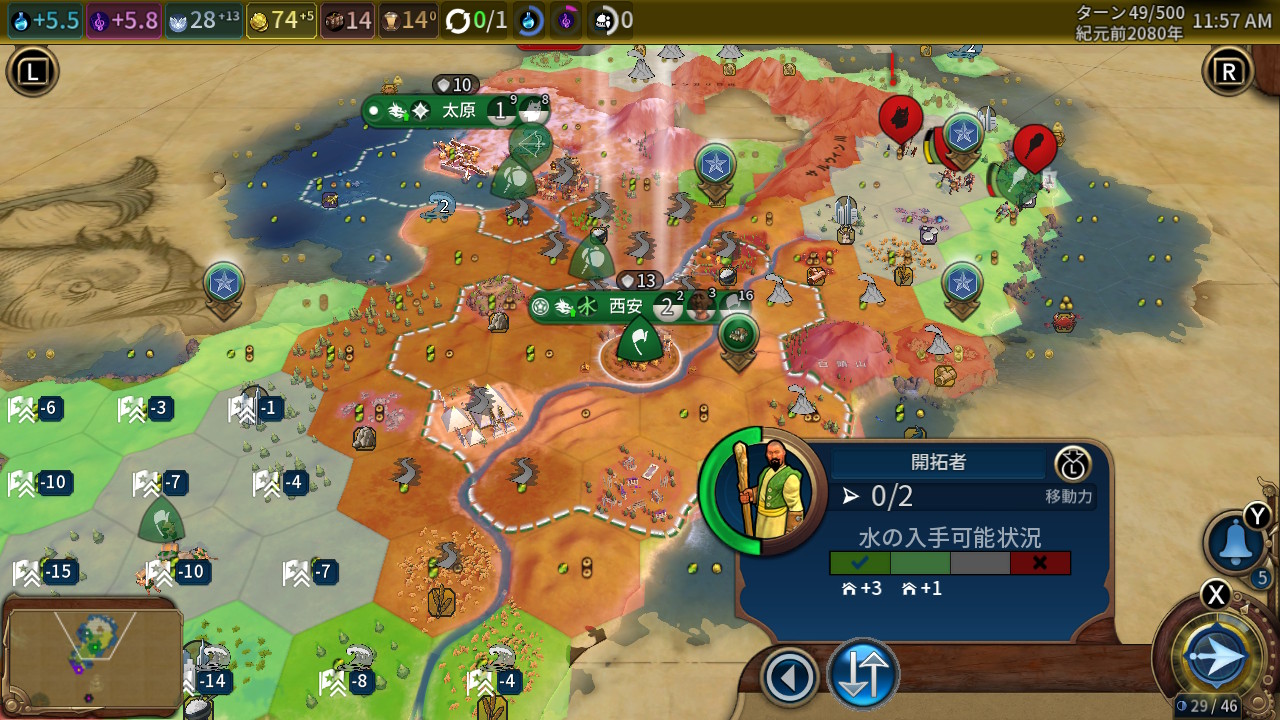Click the round back arrow button

[x=790, y=678]
